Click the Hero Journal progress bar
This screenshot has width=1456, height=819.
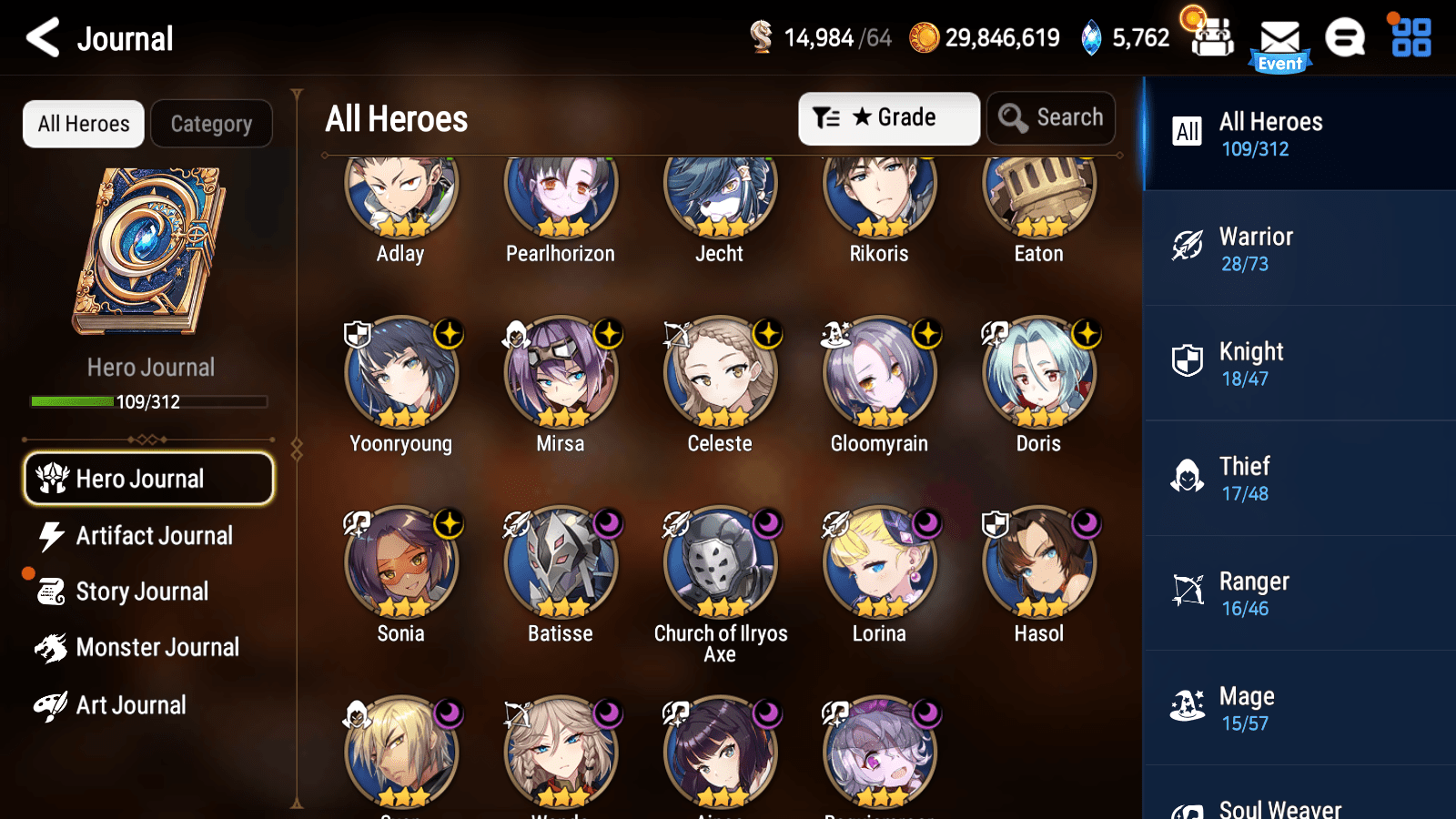148,401
